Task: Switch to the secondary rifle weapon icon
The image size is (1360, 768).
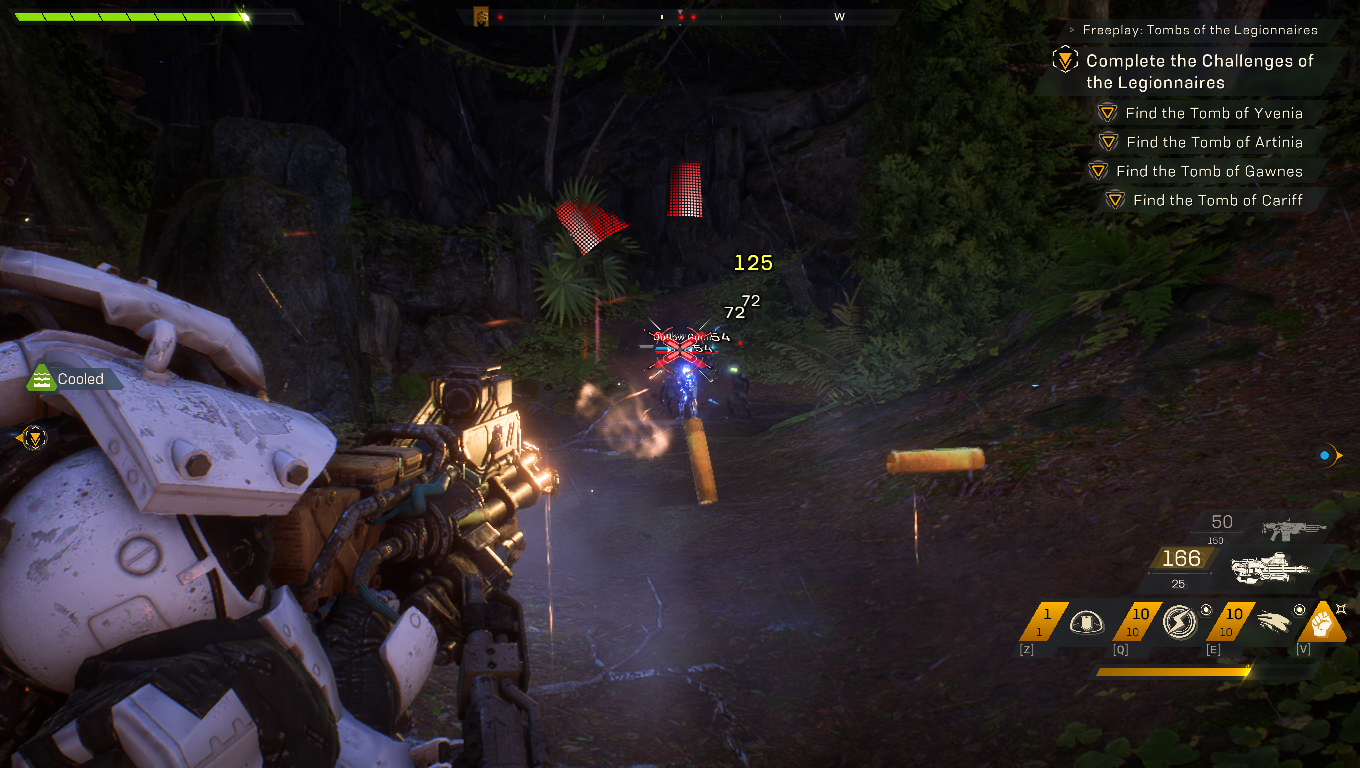Action: pos(1293,528)
